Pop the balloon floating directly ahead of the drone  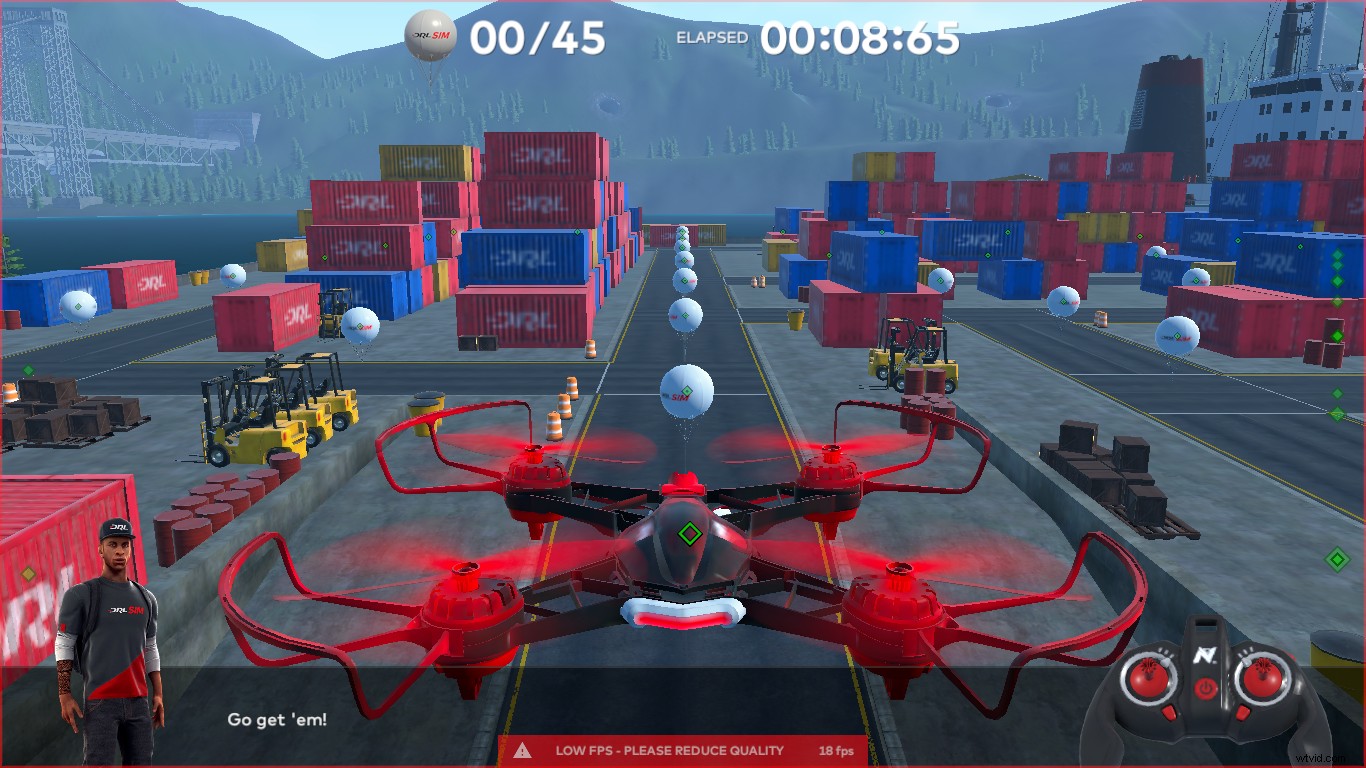(685, 390)
